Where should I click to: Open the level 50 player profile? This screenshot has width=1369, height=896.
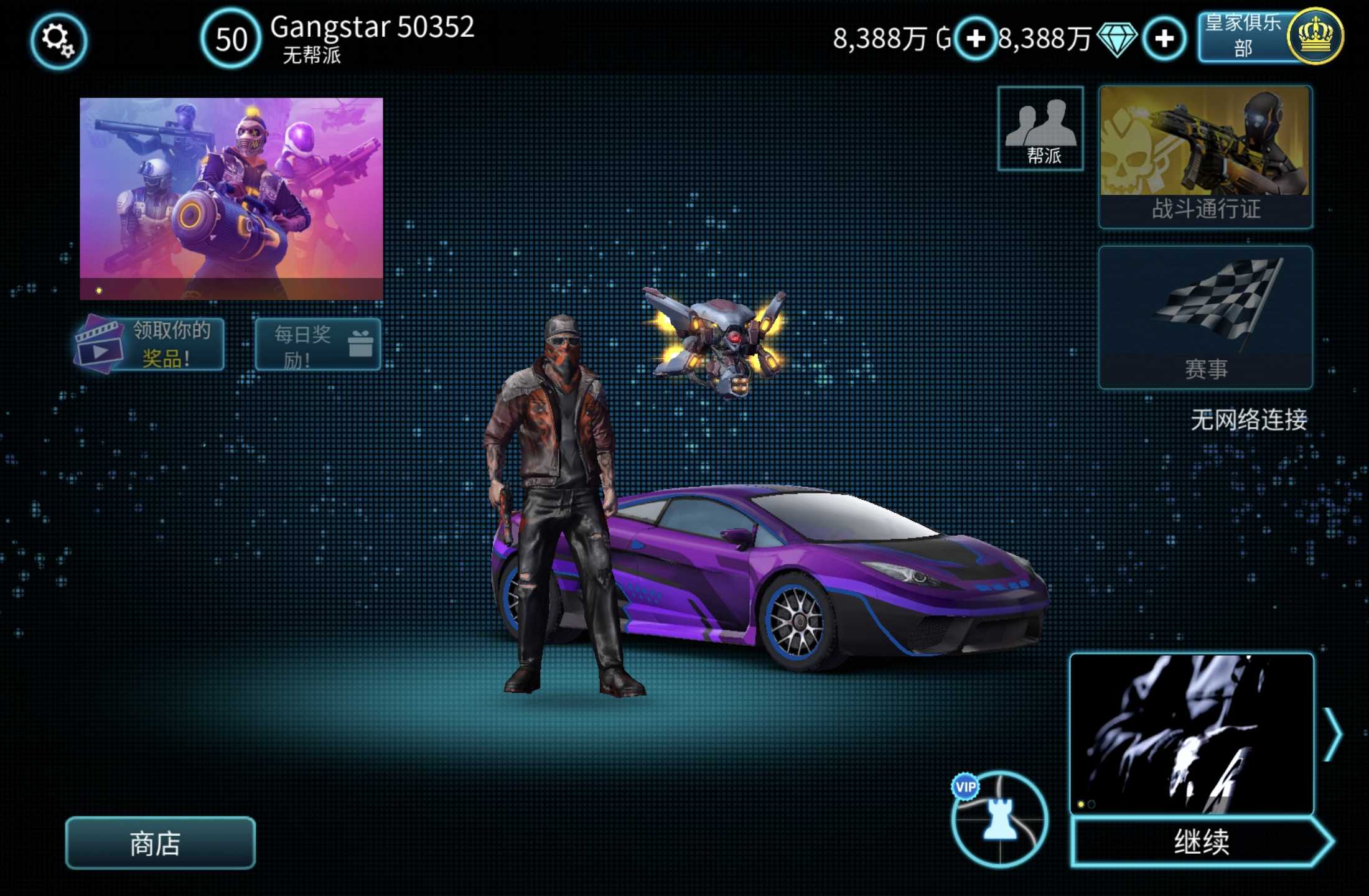pos(231,39)
